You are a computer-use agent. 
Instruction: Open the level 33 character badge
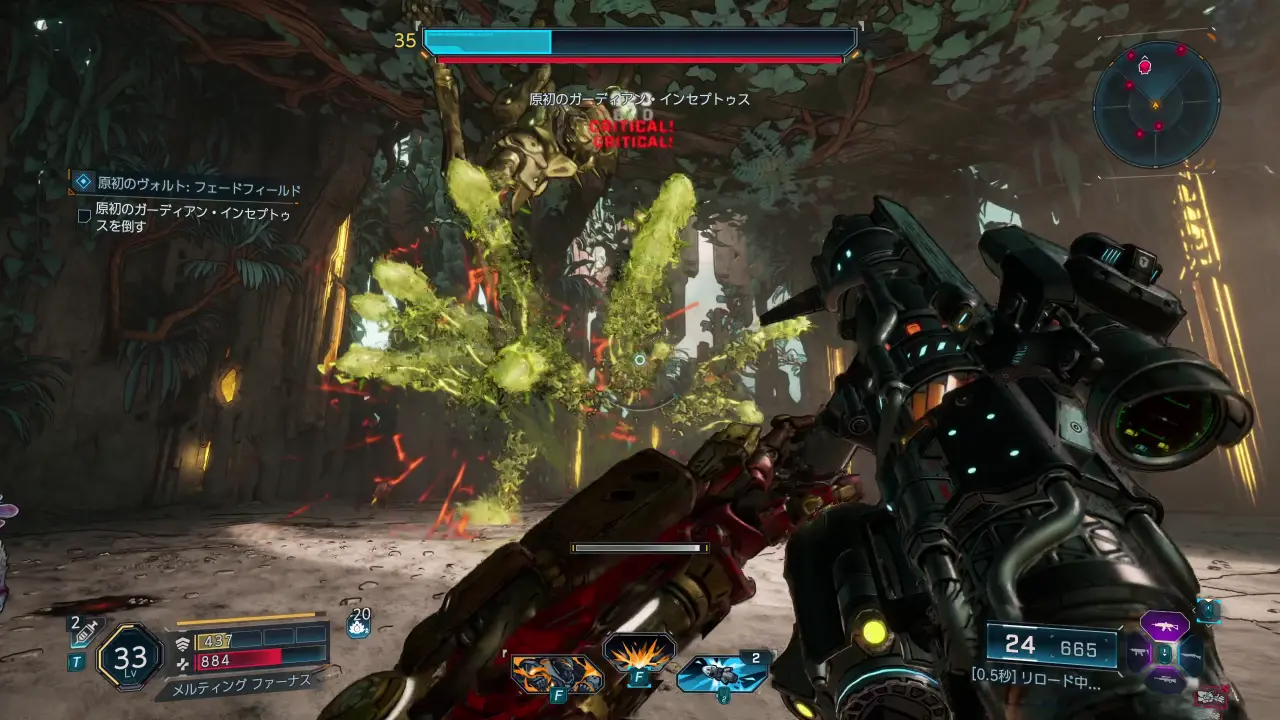coord(130,657)
